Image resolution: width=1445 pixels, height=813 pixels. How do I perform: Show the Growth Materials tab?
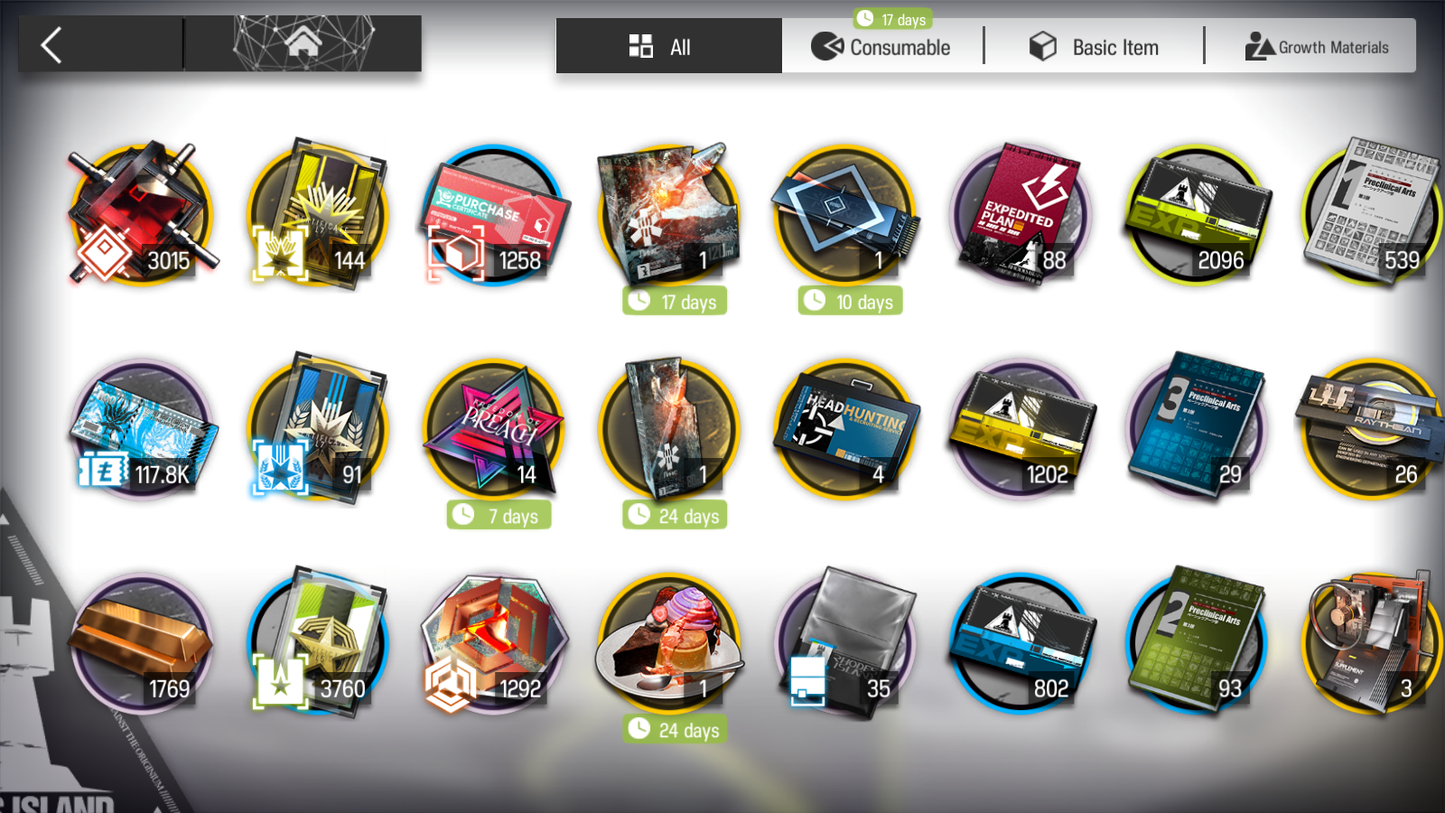coord(1316,47)
